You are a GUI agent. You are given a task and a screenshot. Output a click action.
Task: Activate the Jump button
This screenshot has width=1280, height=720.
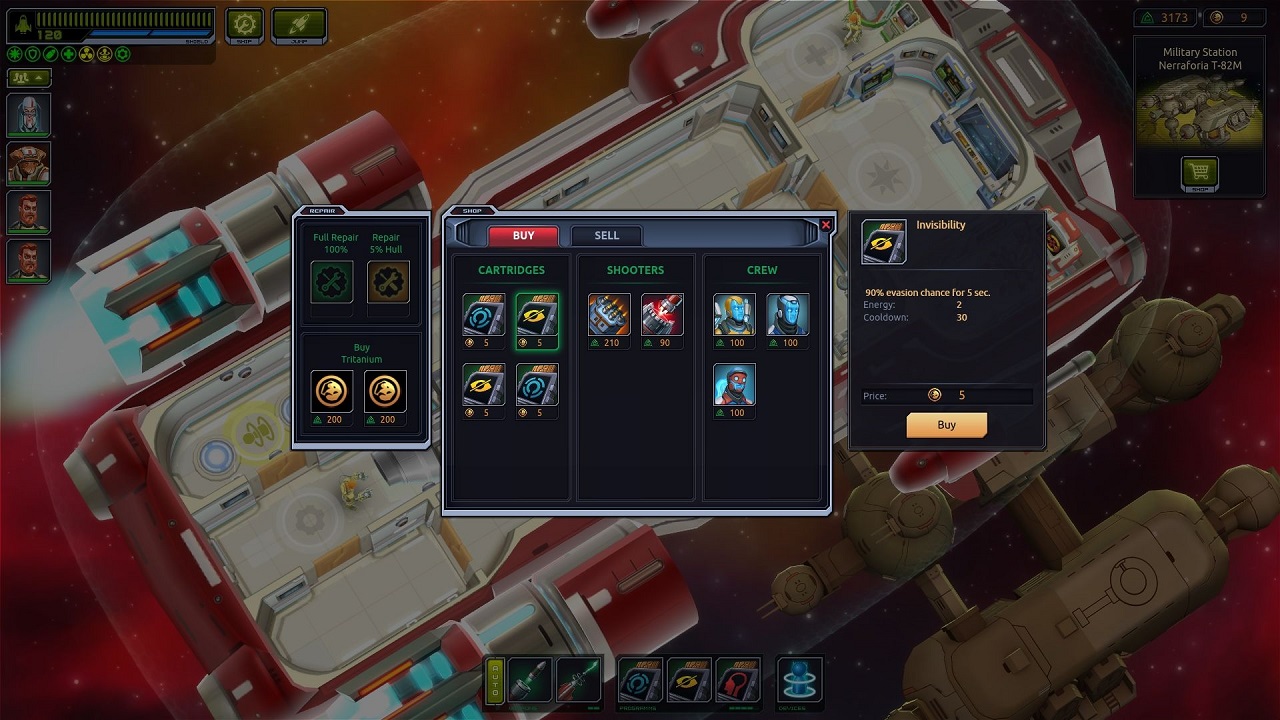pos(299,24)
